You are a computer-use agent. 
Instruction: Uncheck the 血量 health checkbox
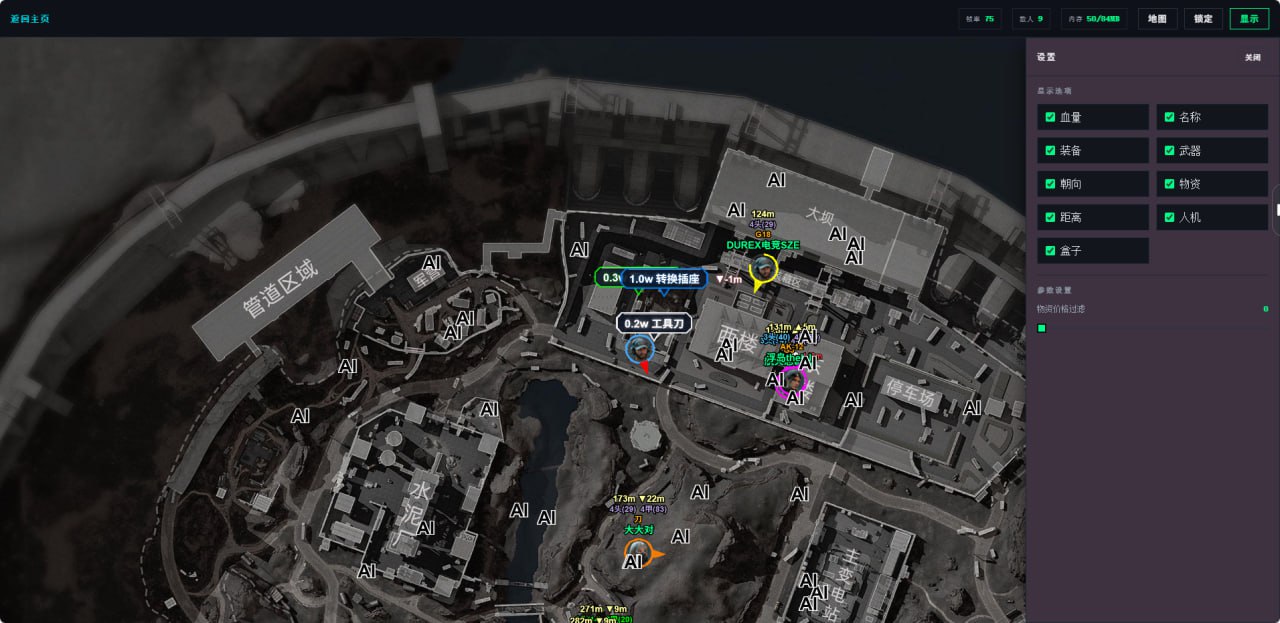click(x=1050, y=117)
